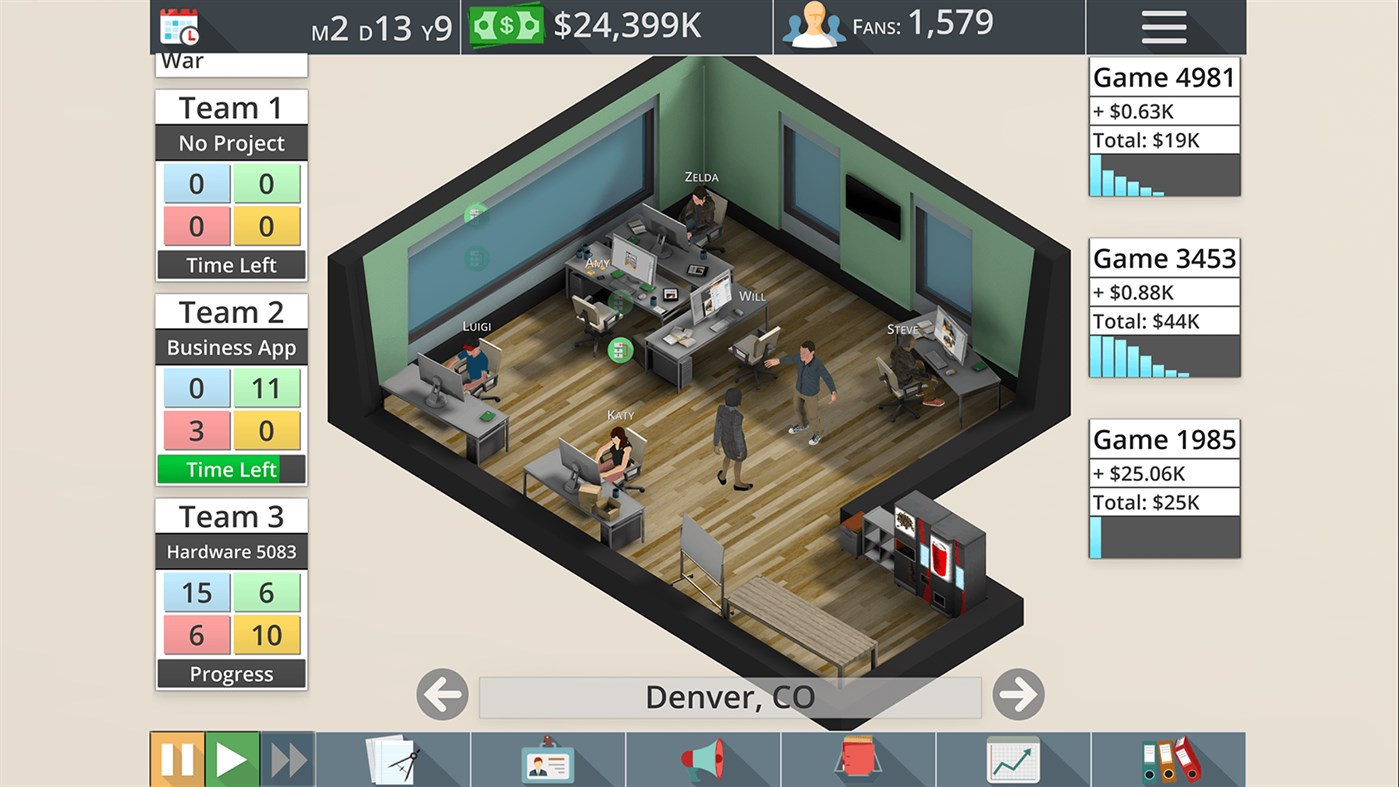Enable fast-forward speed

click(x=287, y=759)
